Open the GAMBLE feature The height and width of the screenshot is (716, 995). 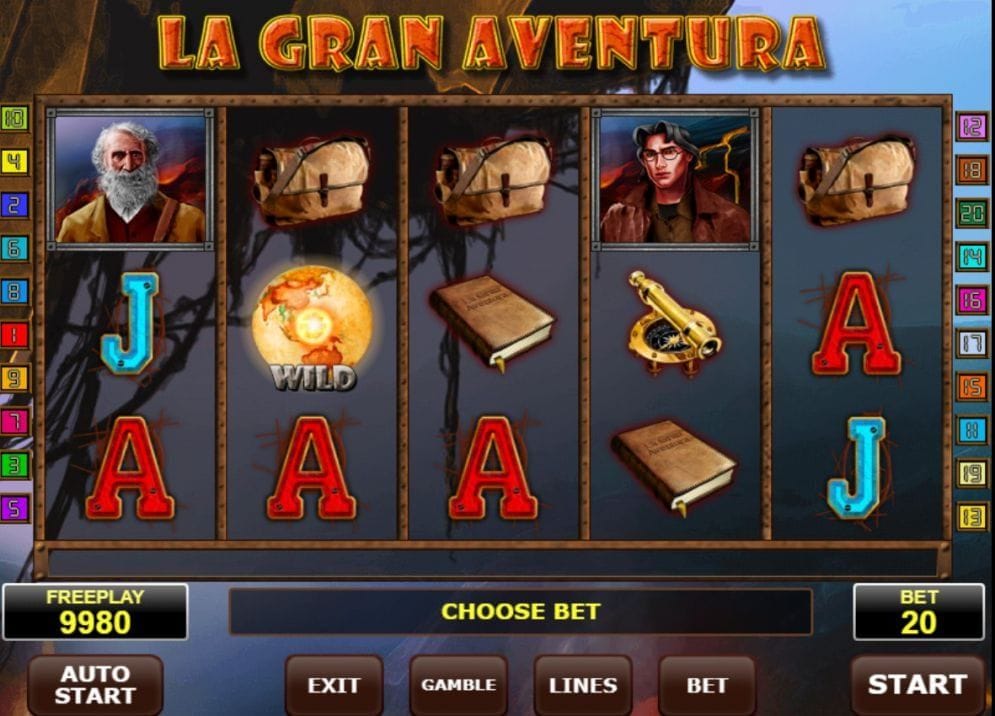click(x=458, y=685)
